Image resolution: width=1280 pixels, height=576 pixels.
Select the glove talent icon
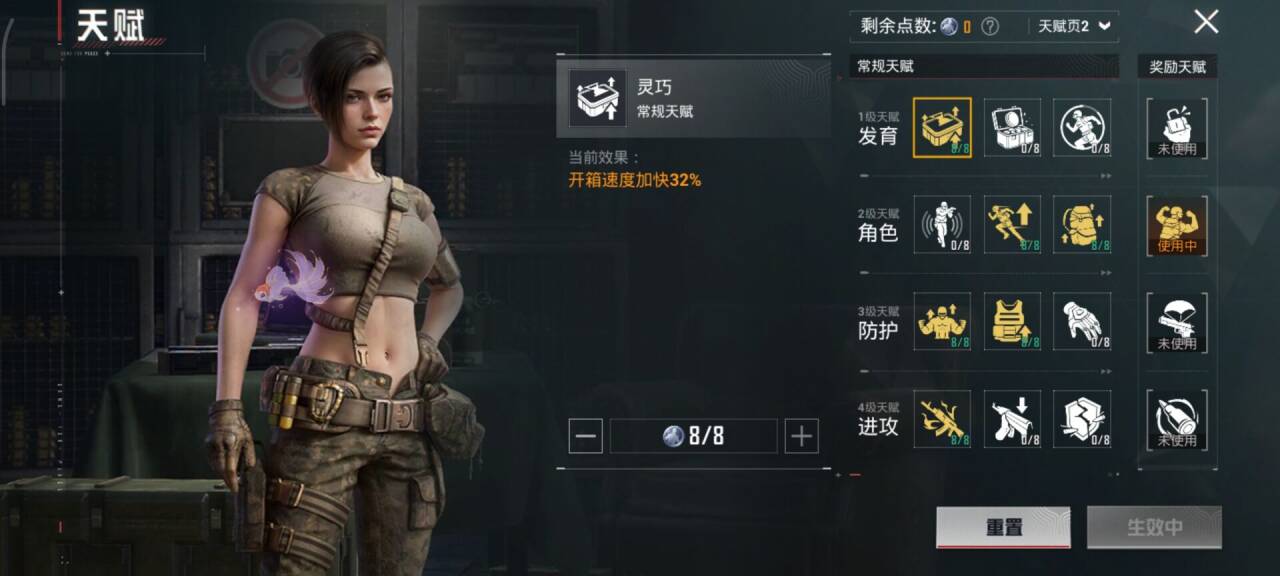click(1082, 321)
